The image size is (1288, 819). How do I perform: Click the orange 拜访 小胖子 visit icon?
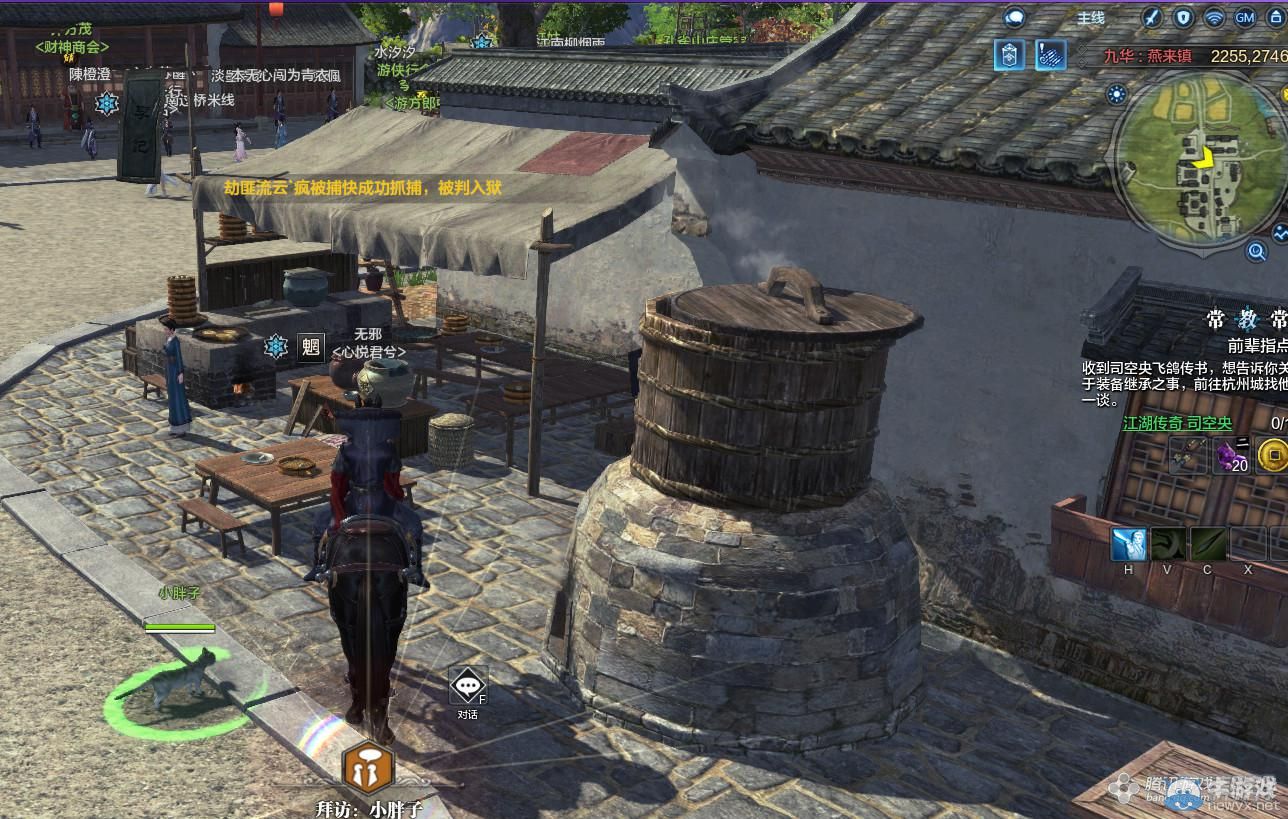coord(369,768)
